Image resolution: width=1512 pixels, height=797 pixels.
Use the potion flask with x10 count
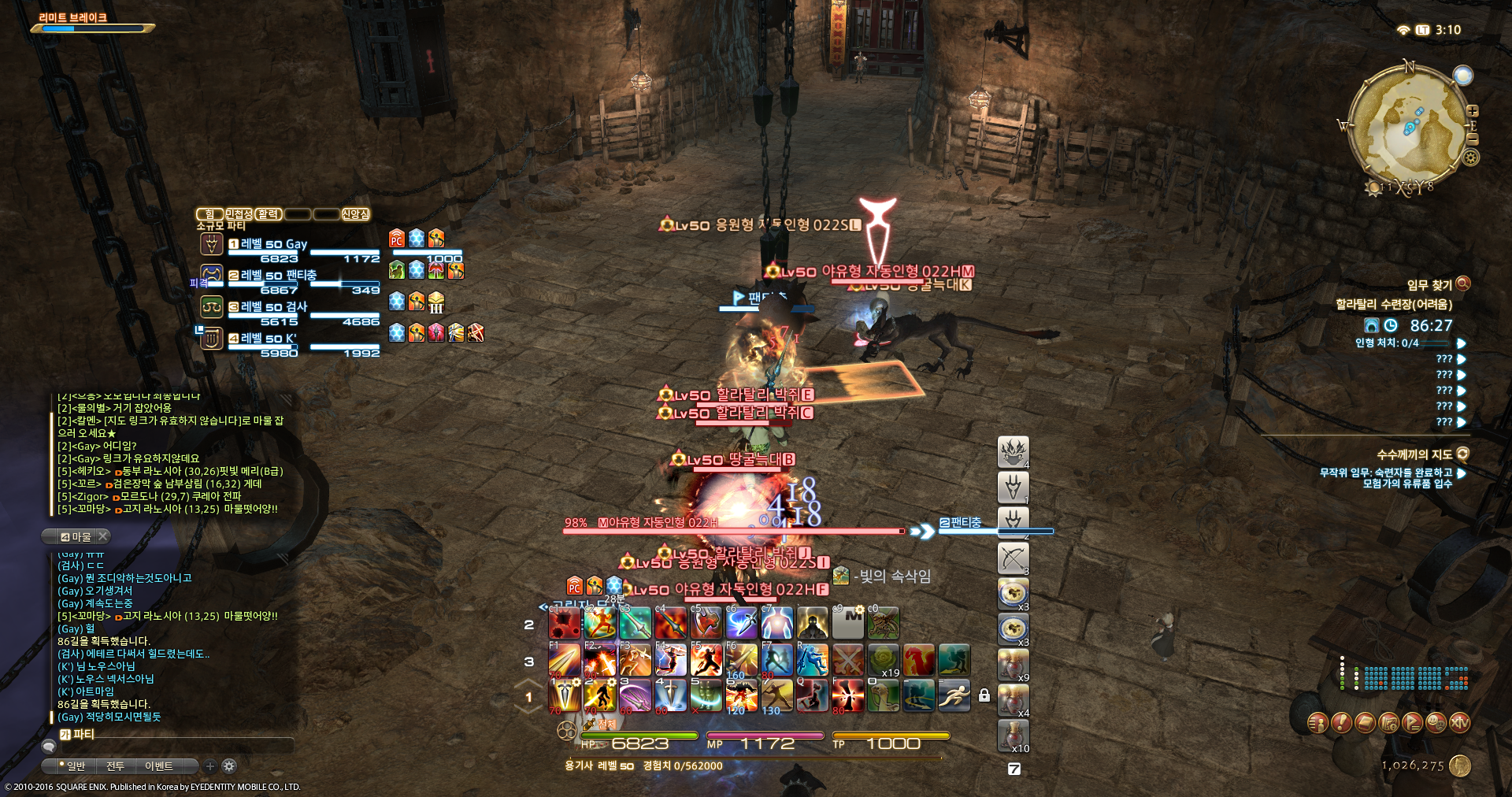(1013, 736)
